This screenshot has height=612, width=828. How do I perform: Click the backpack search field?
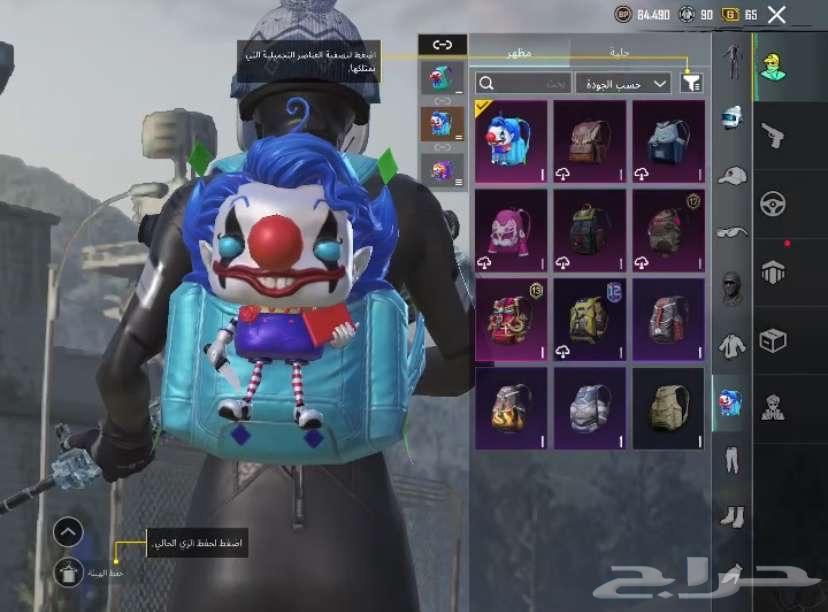pos(524,84)
